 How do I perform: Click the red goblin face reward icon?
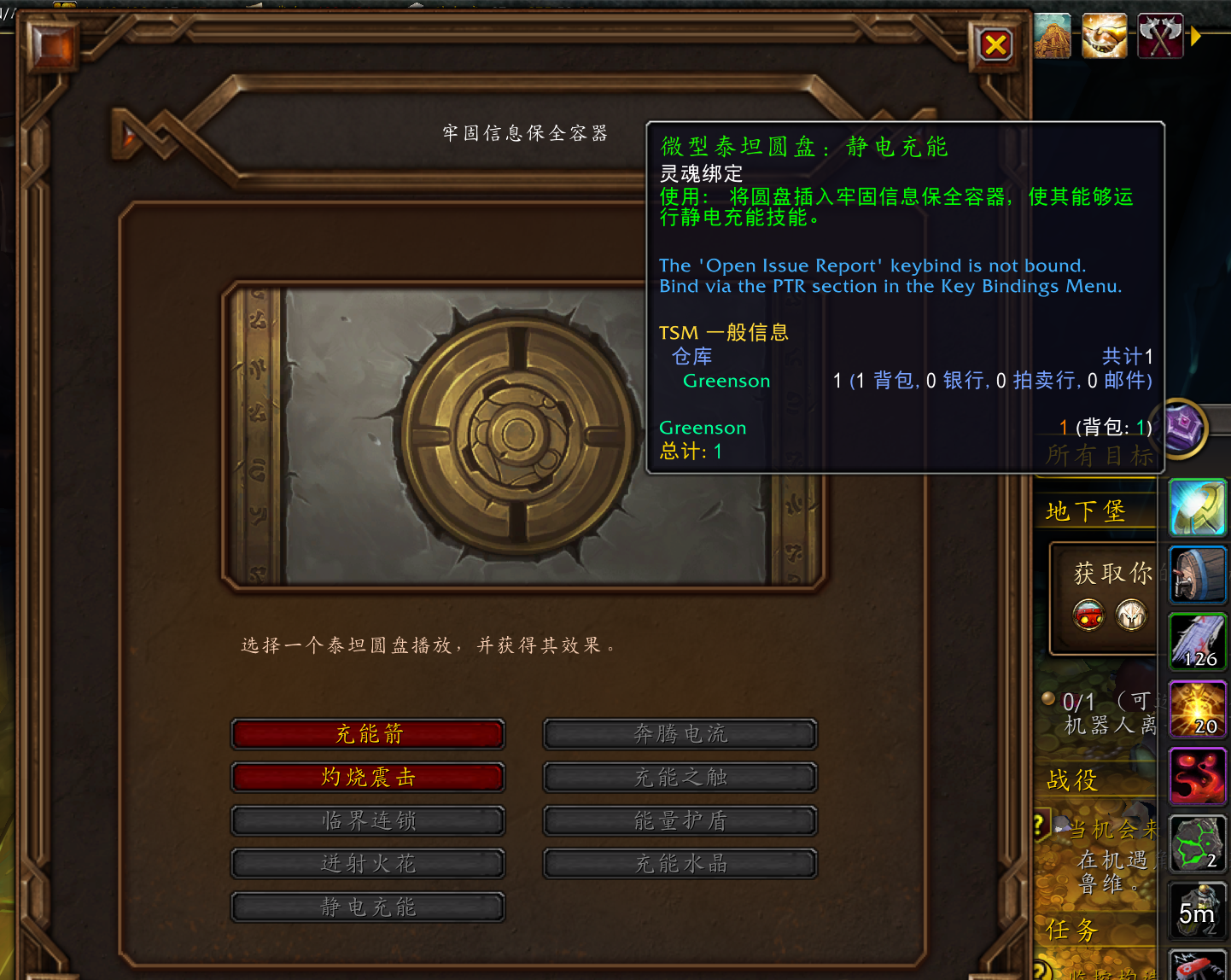point(1088,616)
